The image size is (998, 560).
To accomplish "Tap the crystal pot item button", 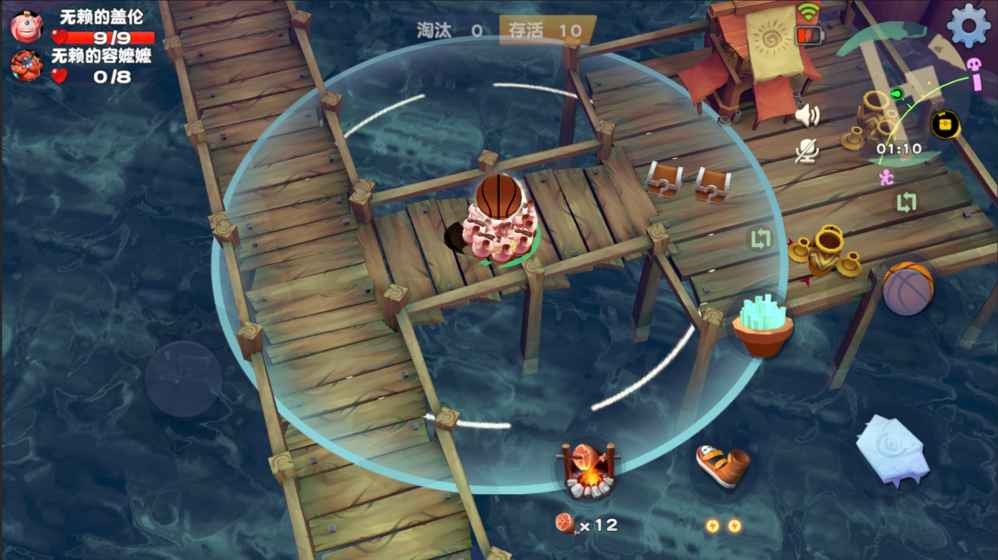I will tap(762, 325).
